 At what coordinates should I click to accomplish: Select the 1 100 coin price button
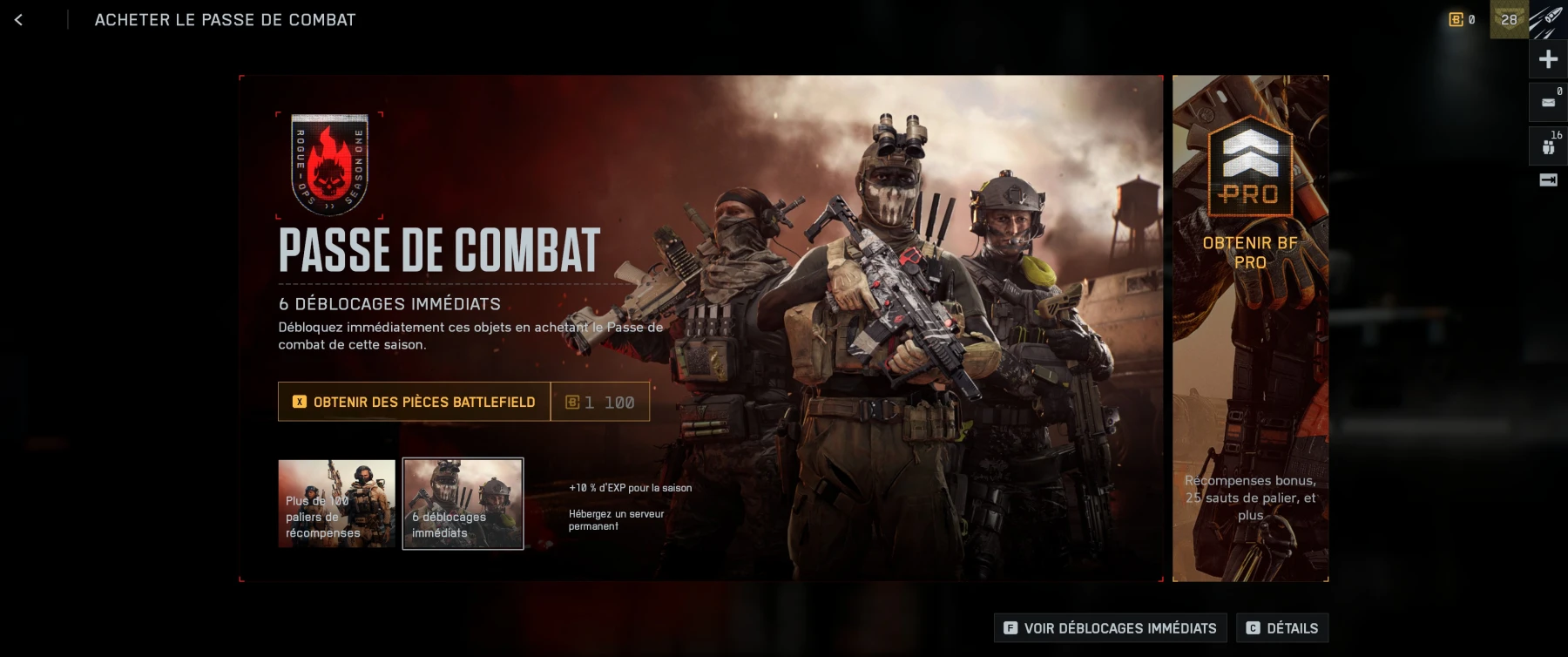tap(600, 402)
